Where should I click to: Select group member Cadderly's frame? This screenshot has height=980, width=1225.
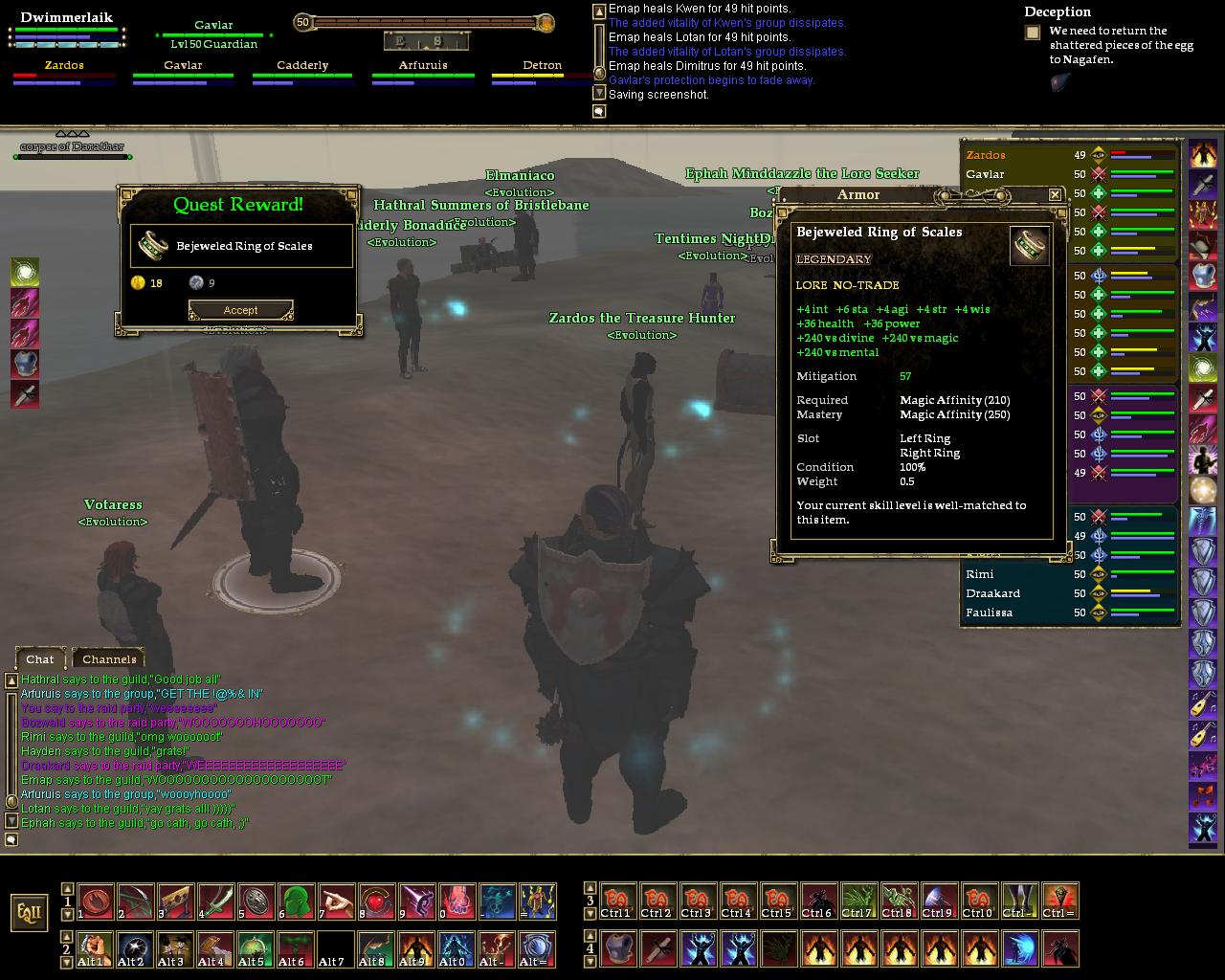pos(302,73)
